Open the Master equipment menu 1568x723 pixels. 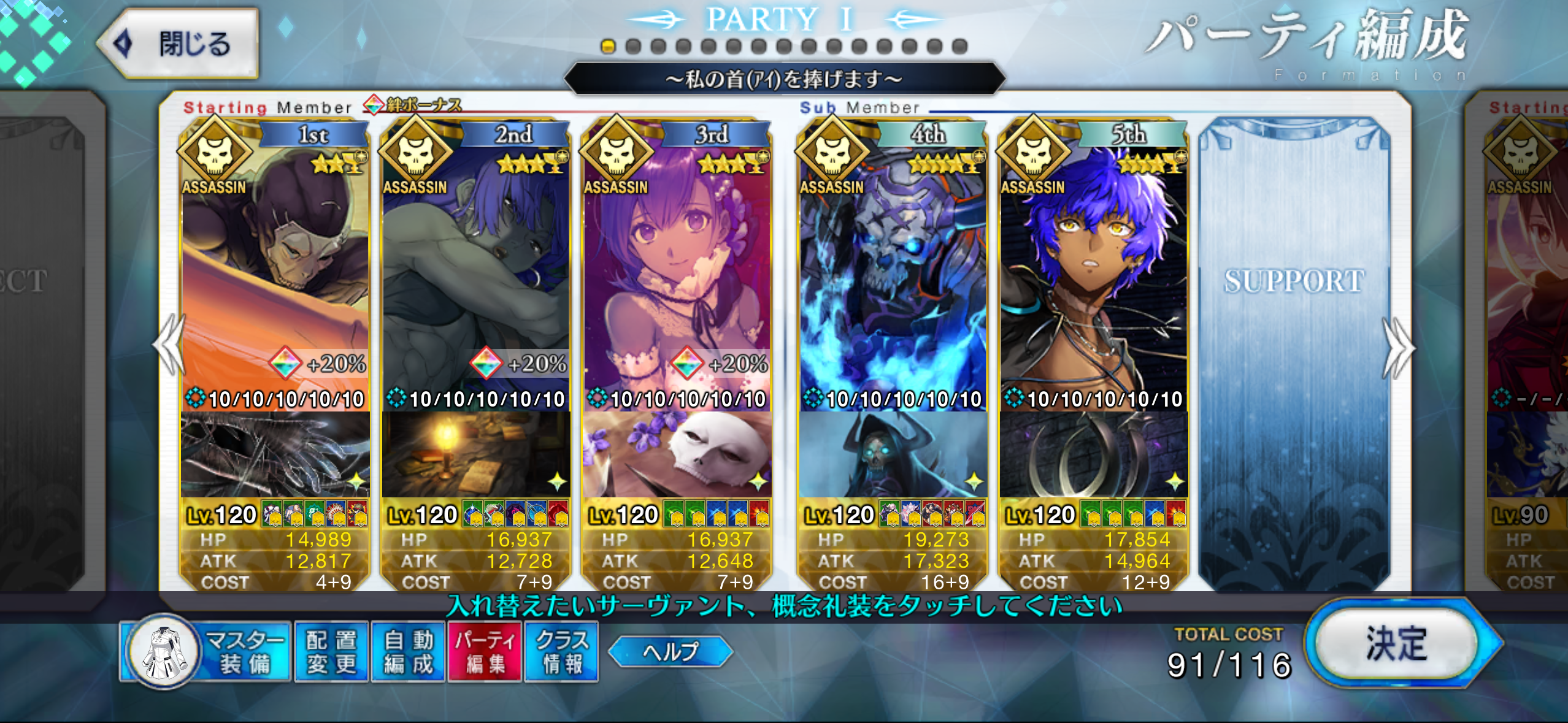click(206, 652)
